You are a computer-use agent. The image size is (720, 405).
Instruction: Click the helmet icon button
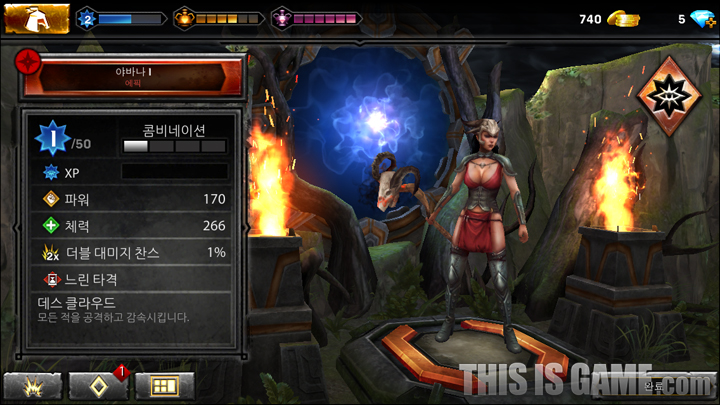(x=36, y=19)
